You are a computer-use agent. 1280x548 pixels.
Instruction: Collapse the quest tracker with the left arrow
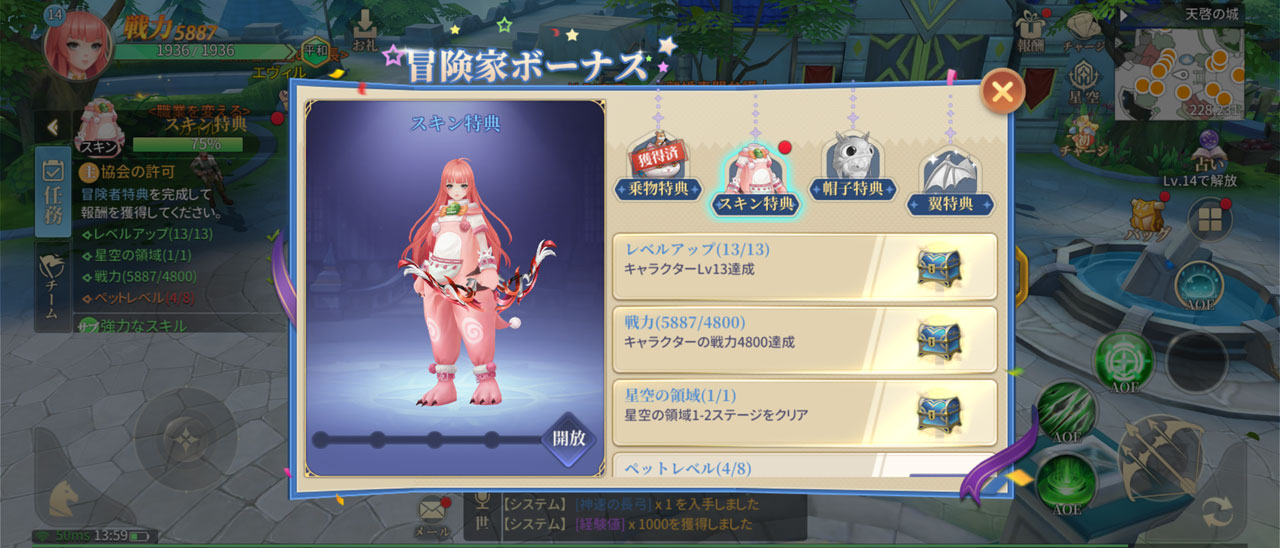(x=52, y=127)
